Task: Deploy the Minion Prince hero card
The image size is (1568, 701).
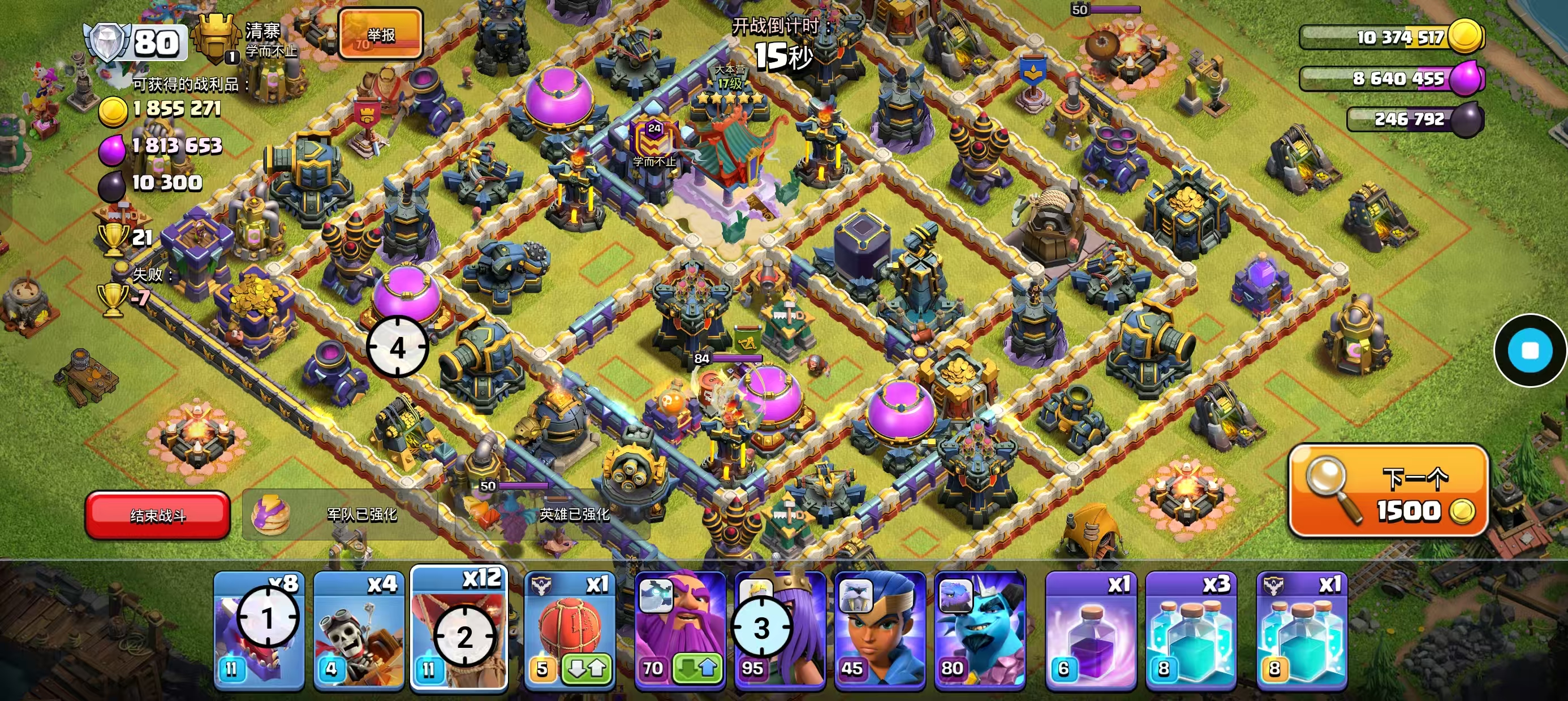Action: 979,630
